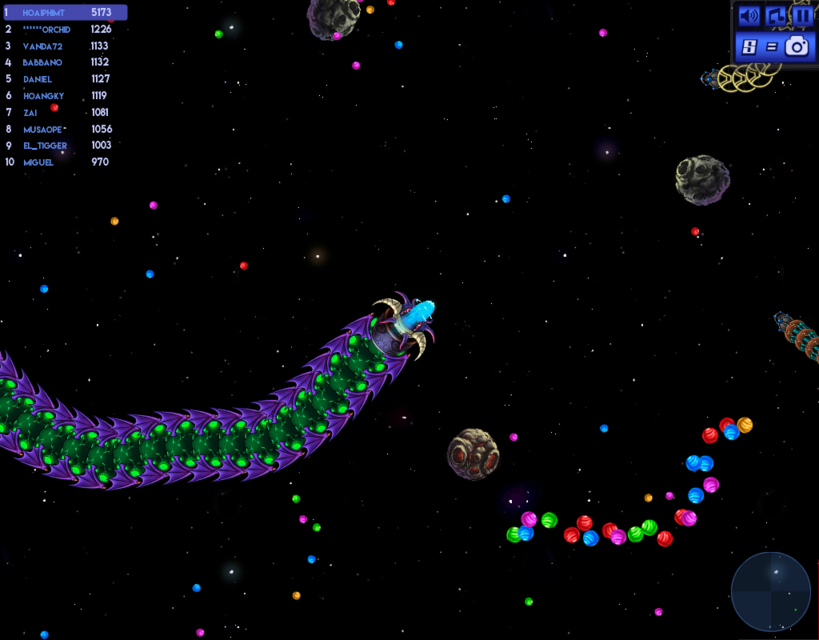Select DANIEL's leaderboard row
This screenshot has width=819, height=640.
(x=64, y=79)
